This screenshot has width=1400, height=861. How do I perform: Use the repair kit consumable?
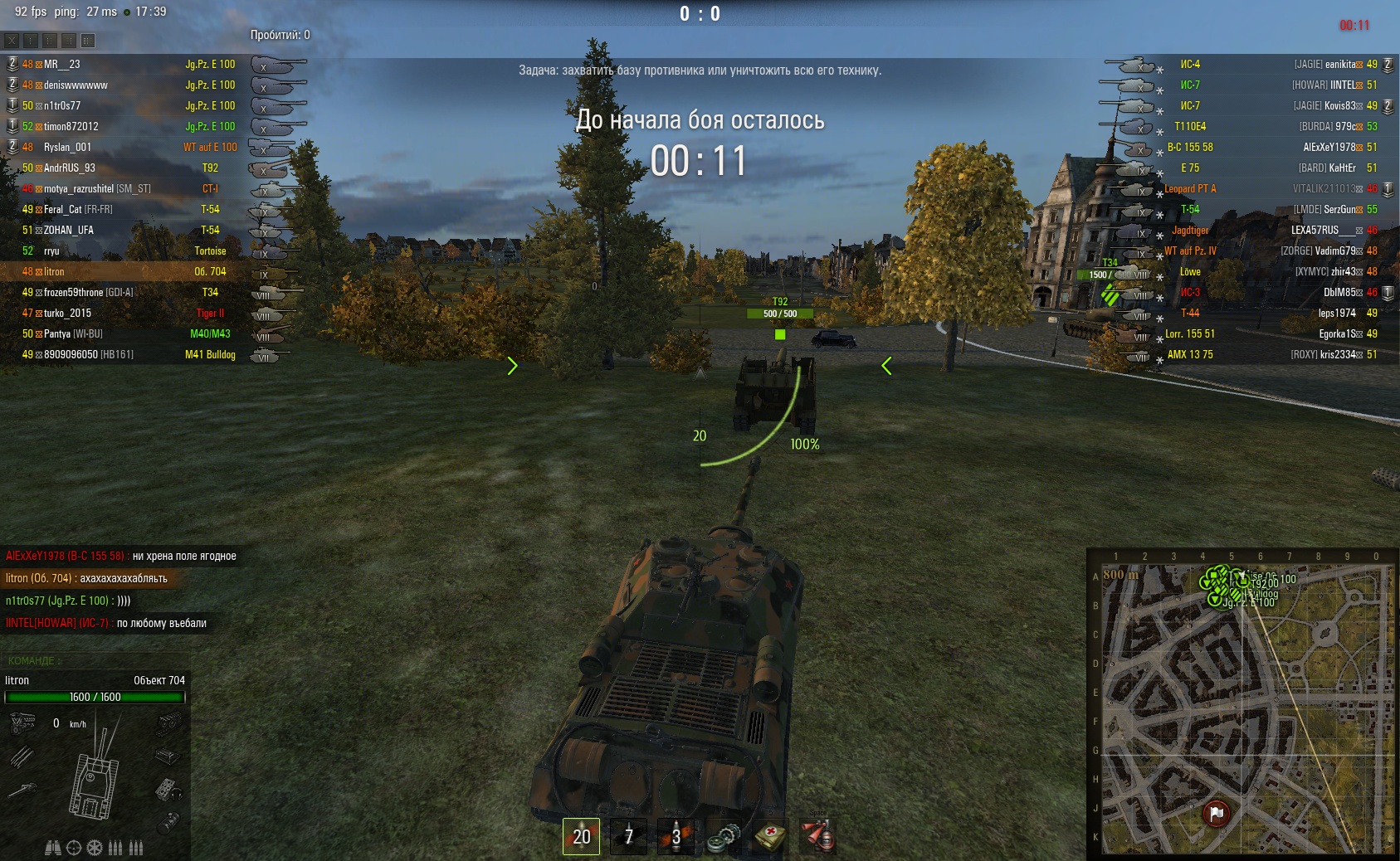point(723,837)
